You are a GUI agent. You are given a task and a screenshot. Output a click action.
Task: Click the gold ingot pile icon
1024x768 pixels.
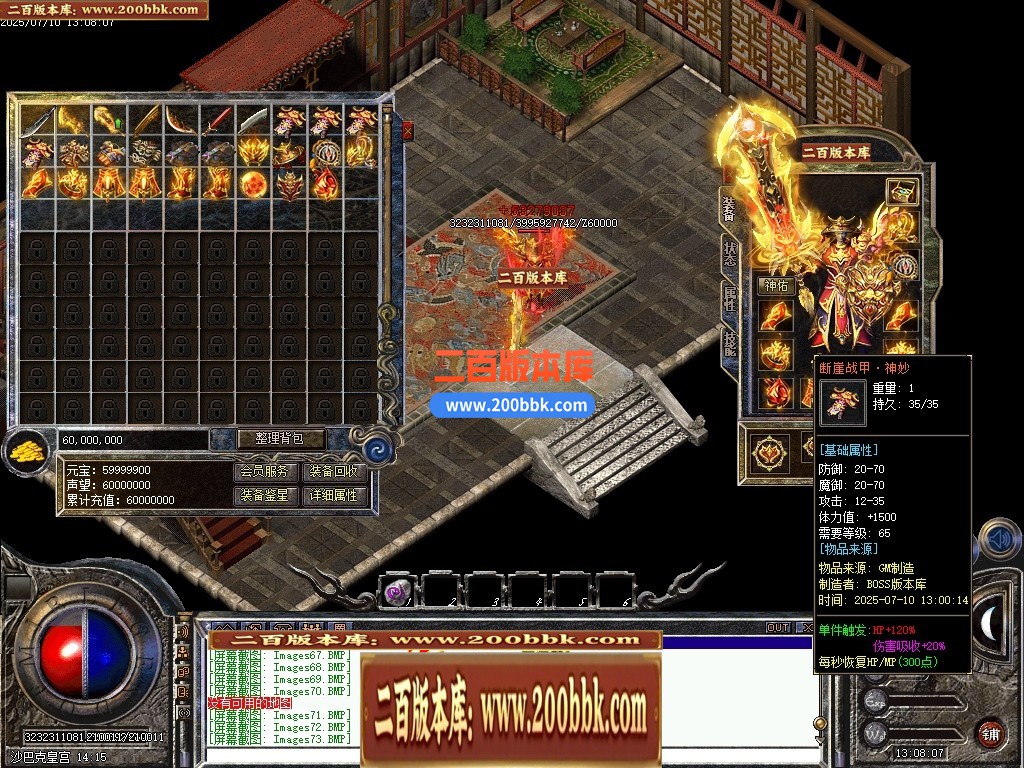click(28, 452)
